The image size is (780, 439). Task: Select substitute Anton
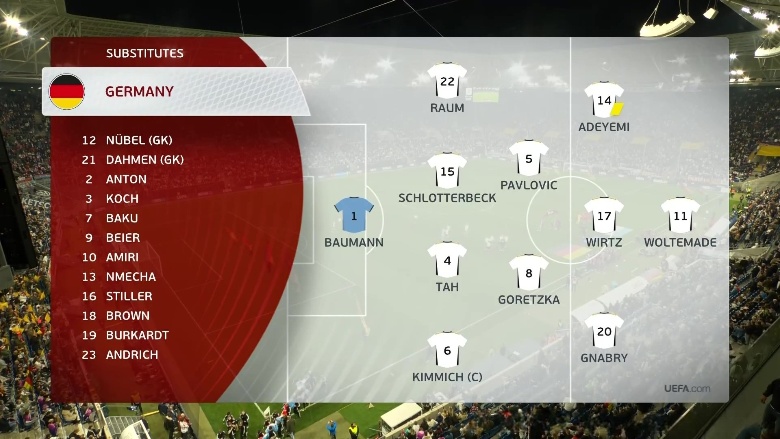tap(126, 179)
